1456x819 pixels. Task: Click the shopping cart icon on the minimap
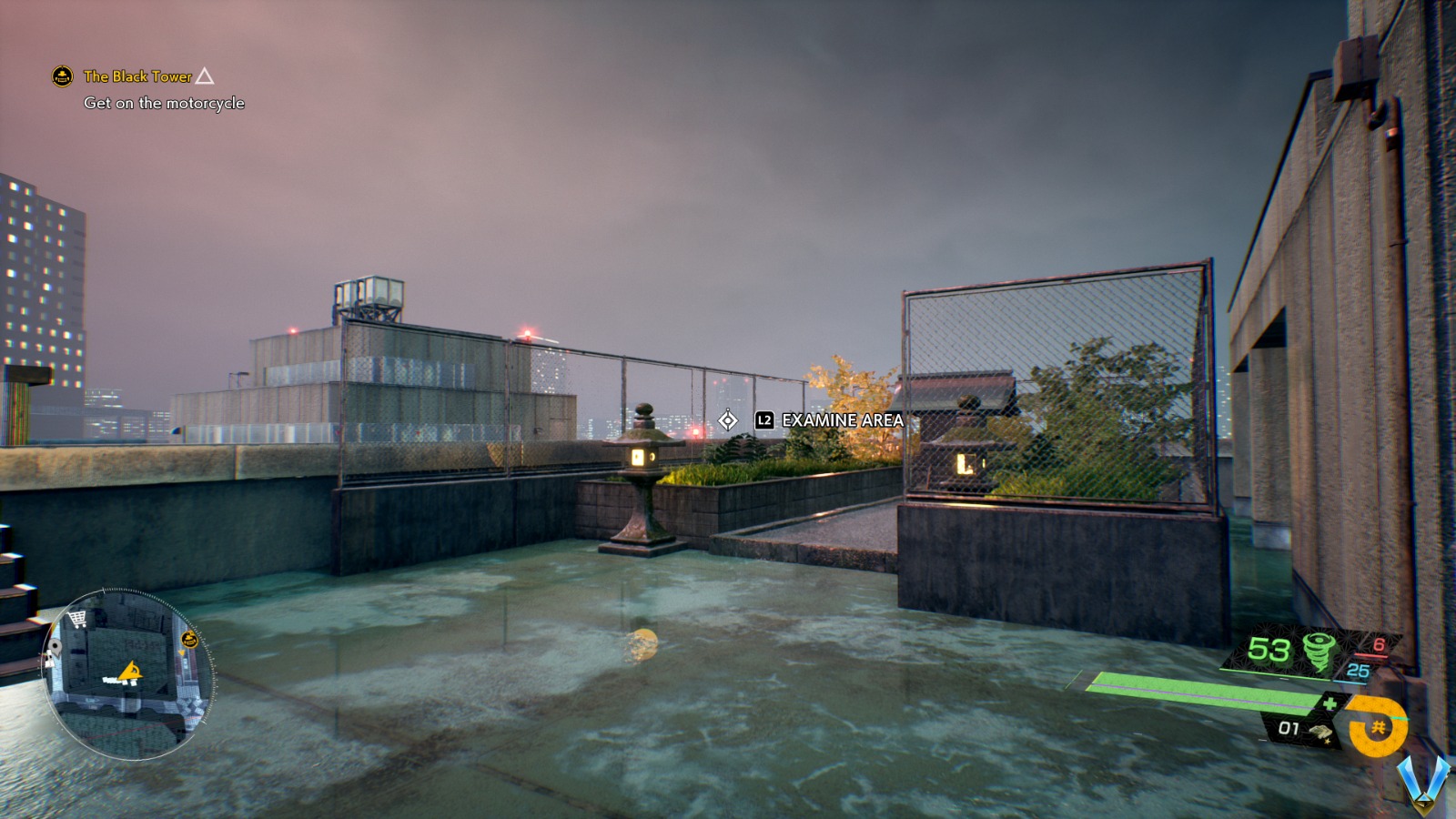76,619
